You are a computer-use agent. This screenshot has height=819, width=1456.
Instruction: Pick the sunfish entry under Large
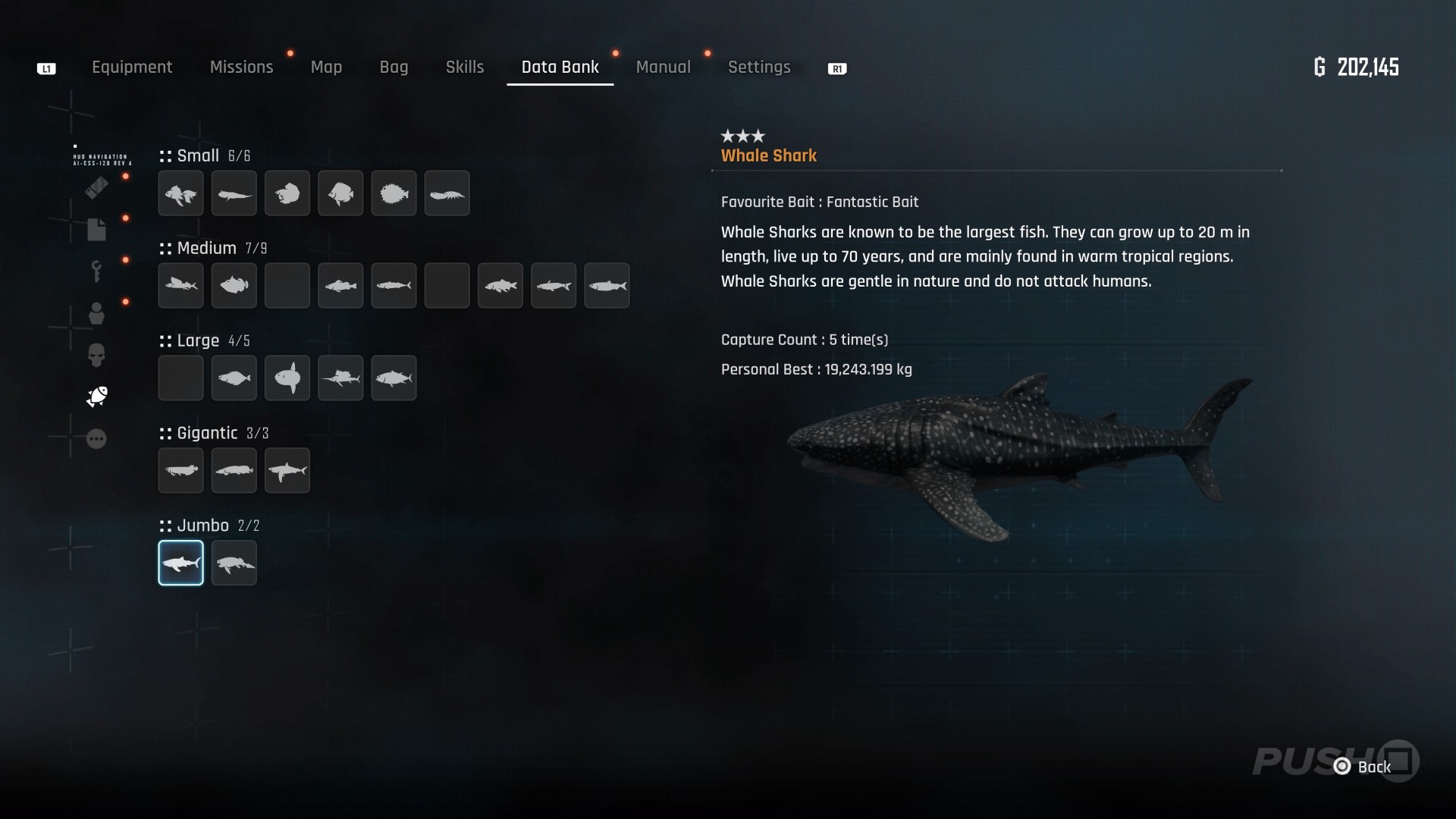[x=287, y=378]
